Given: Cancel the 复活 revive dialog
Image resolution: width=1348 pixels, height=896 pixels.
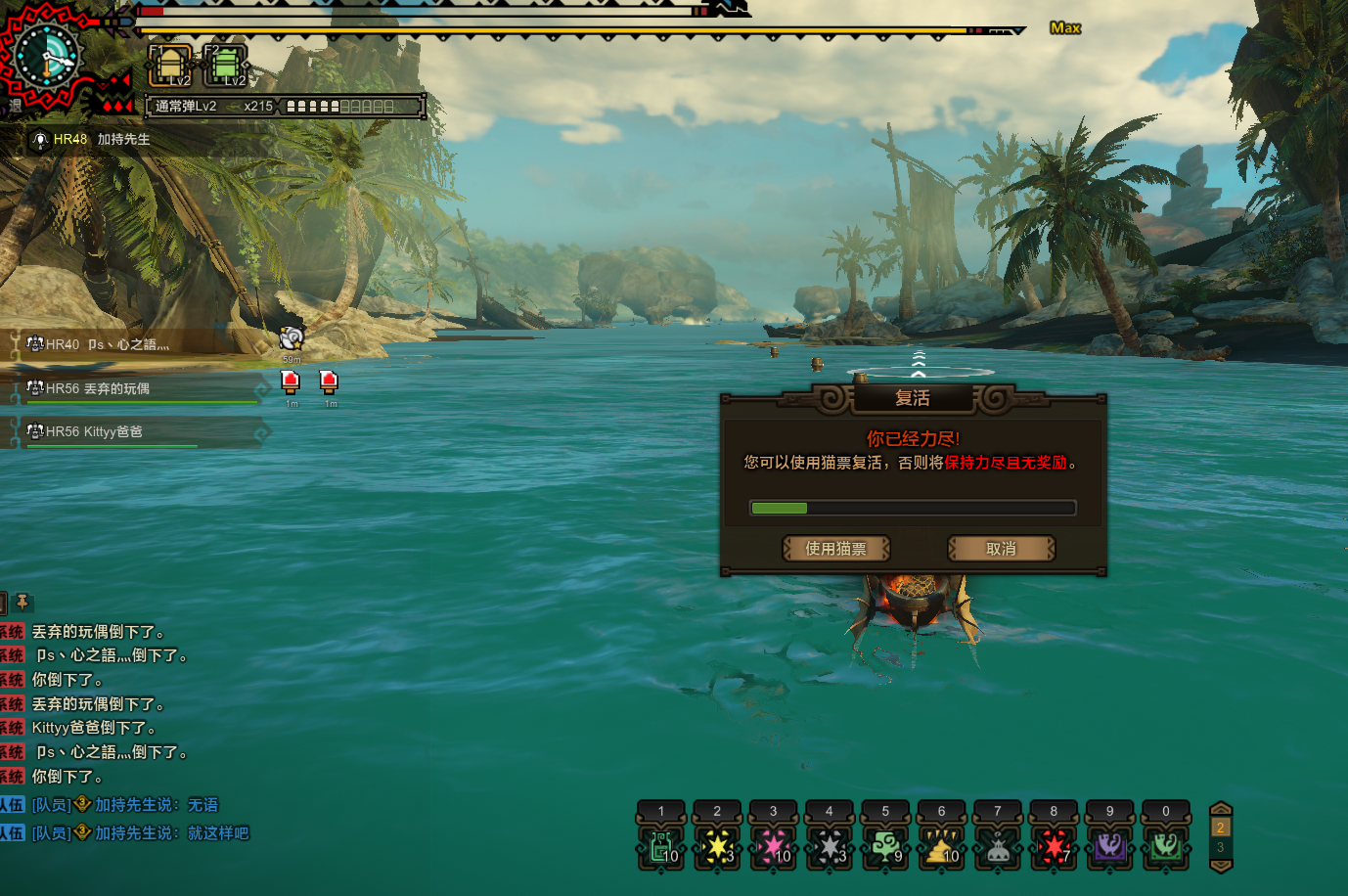Looking at the screenshot, I should tap(1001, 549).
